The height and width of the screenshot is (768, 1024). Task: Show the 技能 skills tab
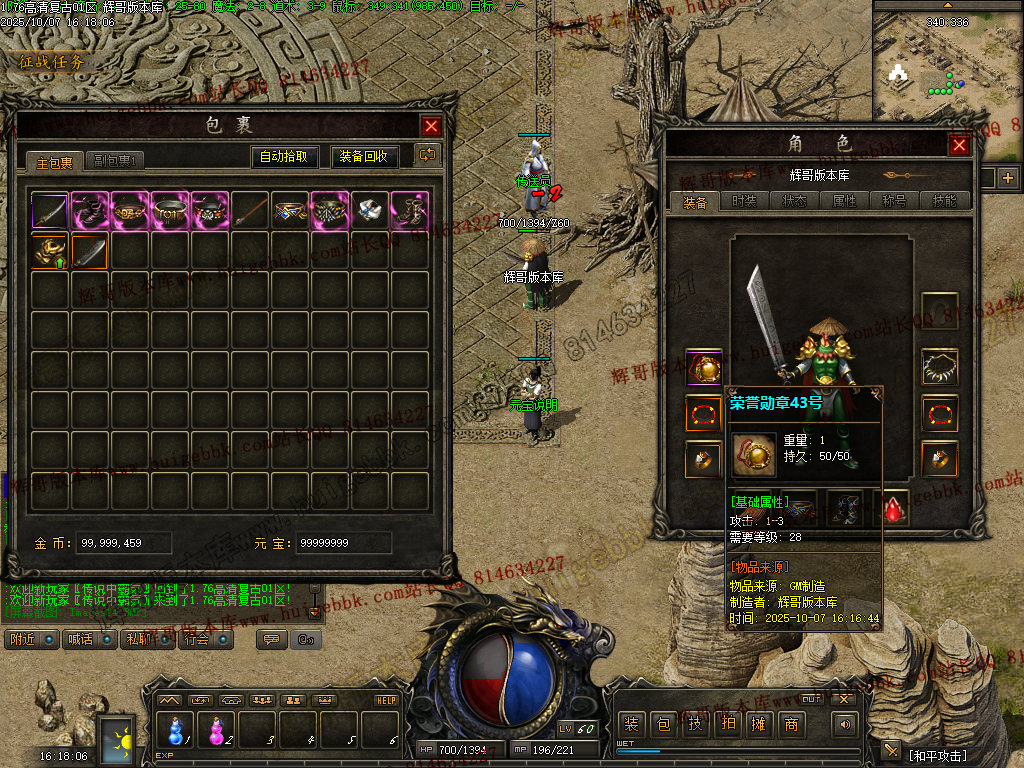tap(944, 201)
